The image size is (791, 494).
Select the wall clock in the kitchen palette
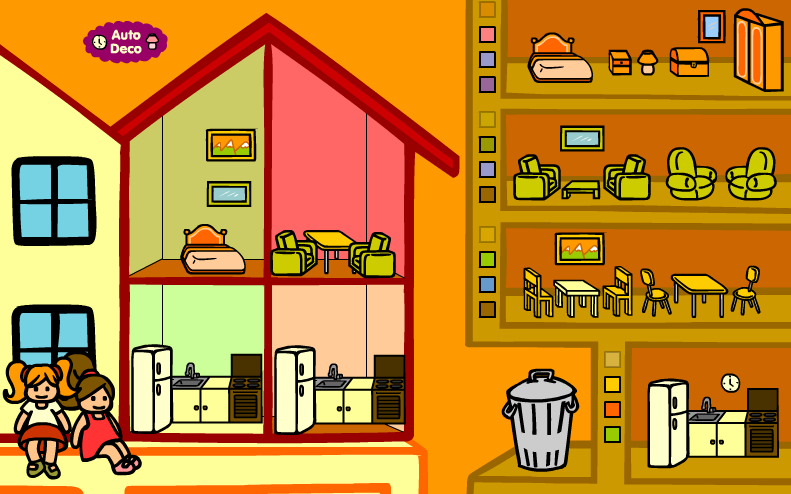click(x=730, y=382)
